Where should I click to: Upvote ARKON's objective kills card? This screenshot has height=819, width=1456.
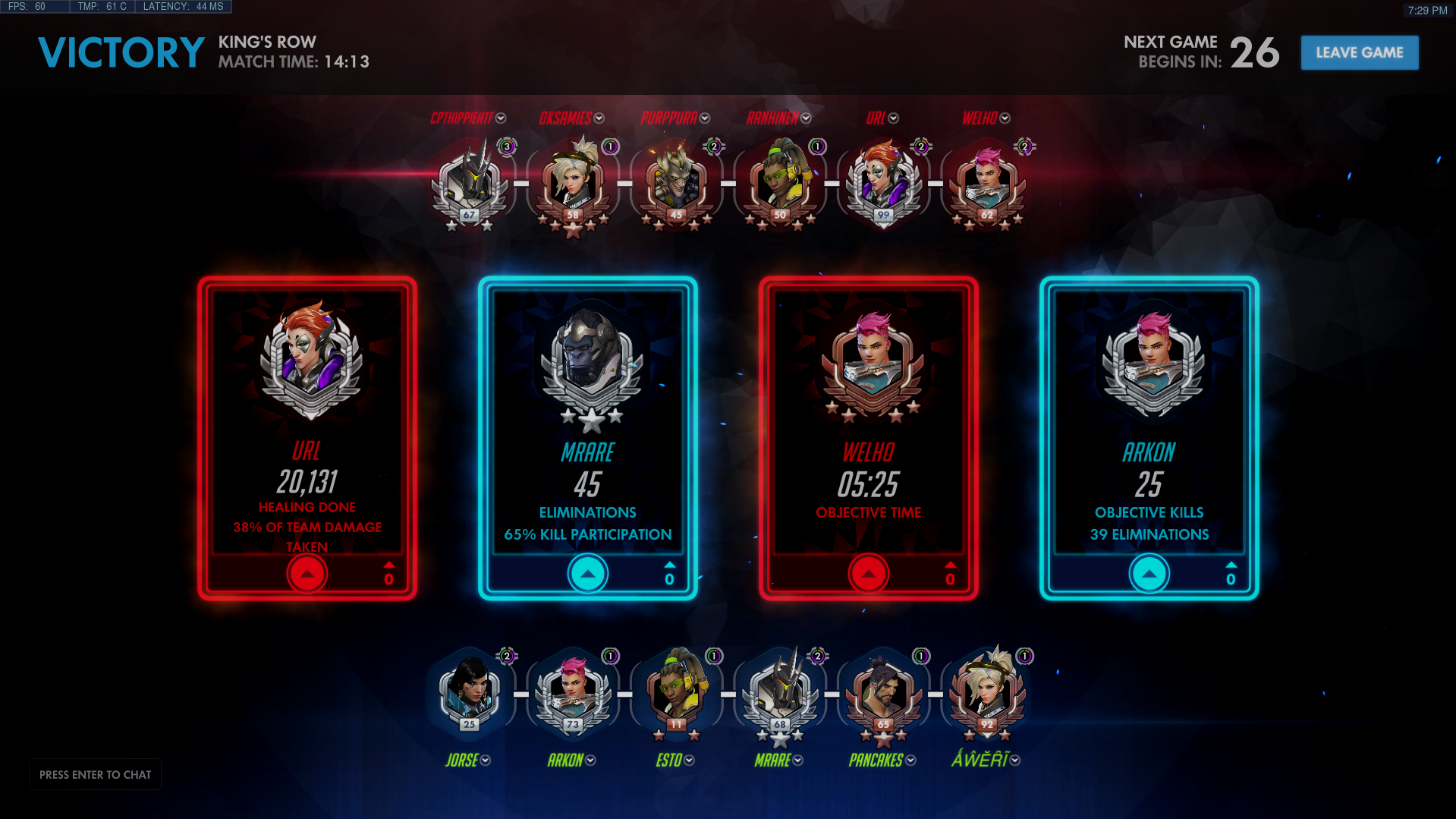pyautogui.click(x=1149, y=574)
